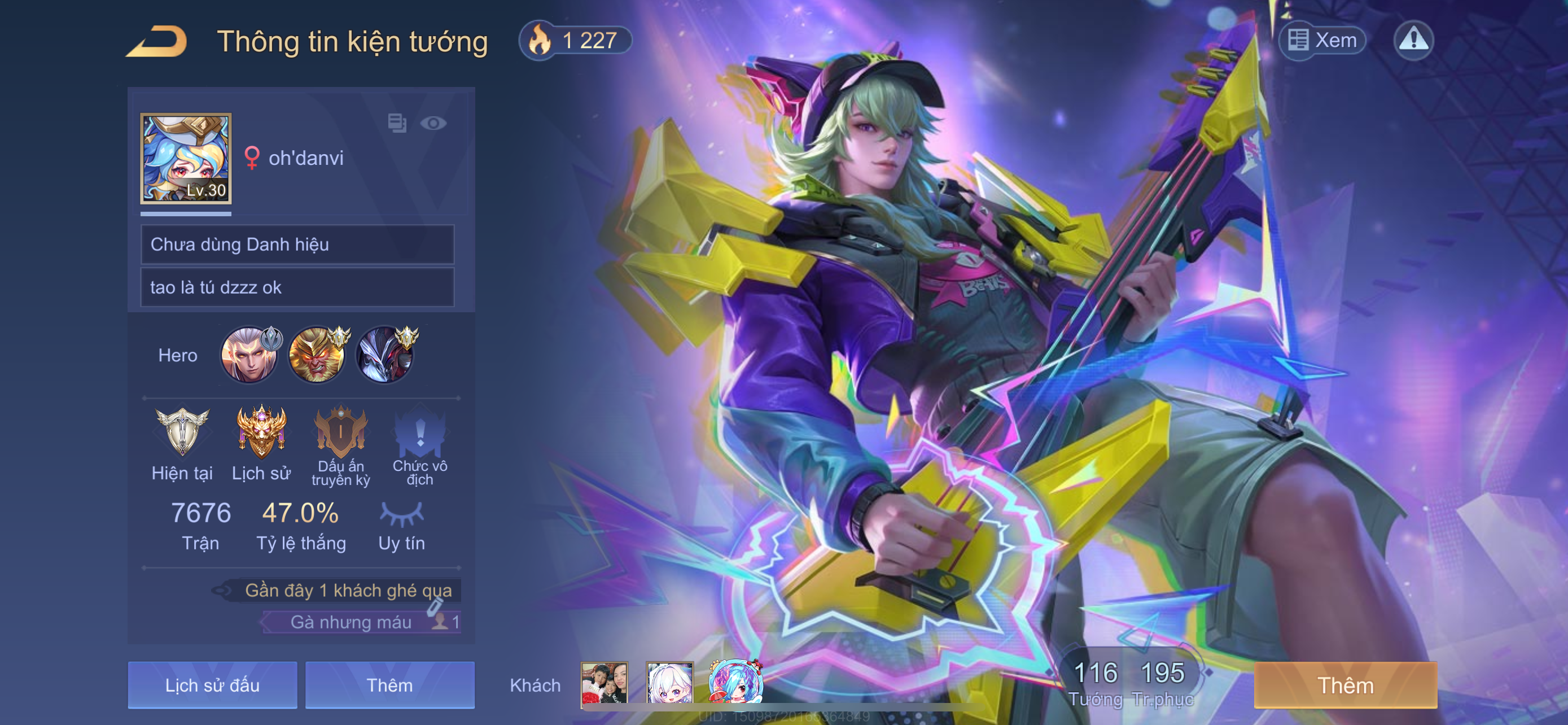Choose the golden monkey hero portrait
This screenshot has width=1568, height=725.
click(x=317, y=354)
